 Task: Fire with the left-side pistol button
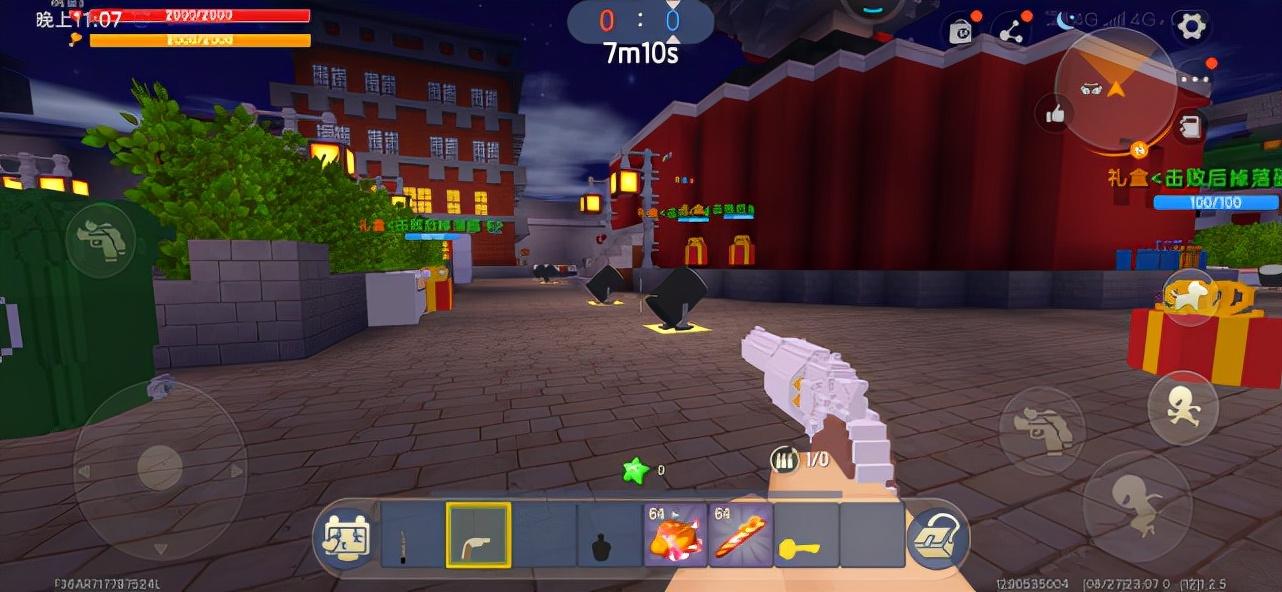(x=101, y=240)
